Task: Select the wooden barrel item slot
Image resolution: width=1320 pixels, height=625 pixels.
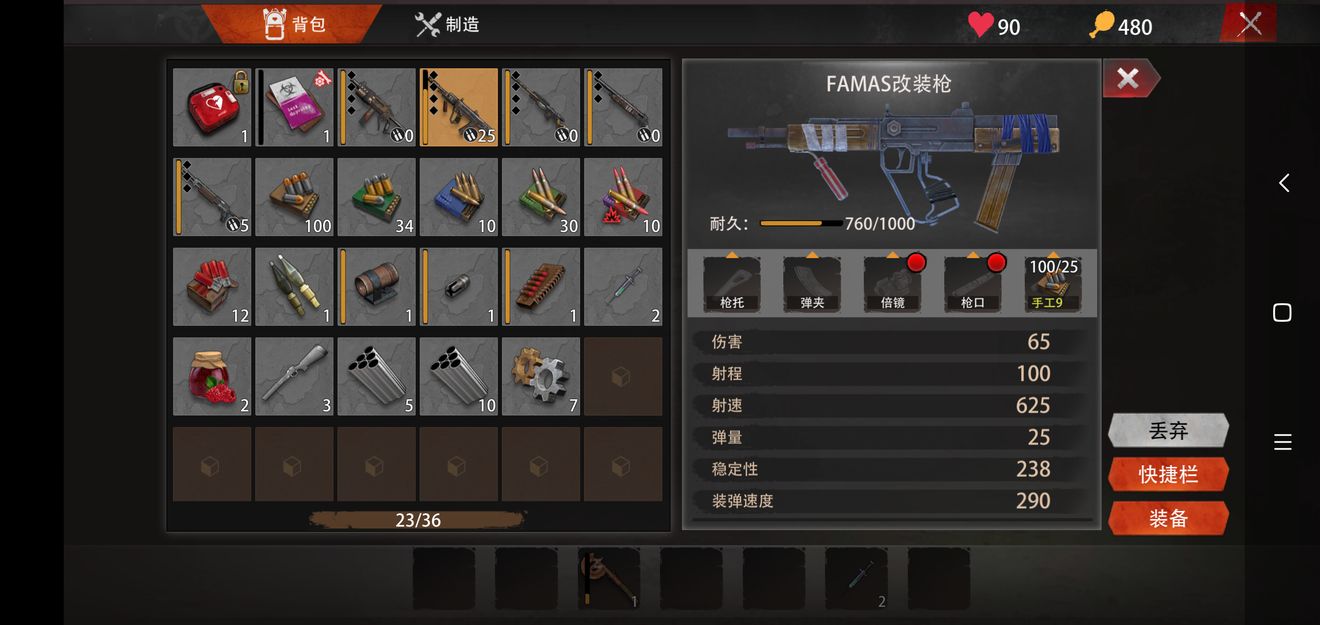Action: (376, 287)
